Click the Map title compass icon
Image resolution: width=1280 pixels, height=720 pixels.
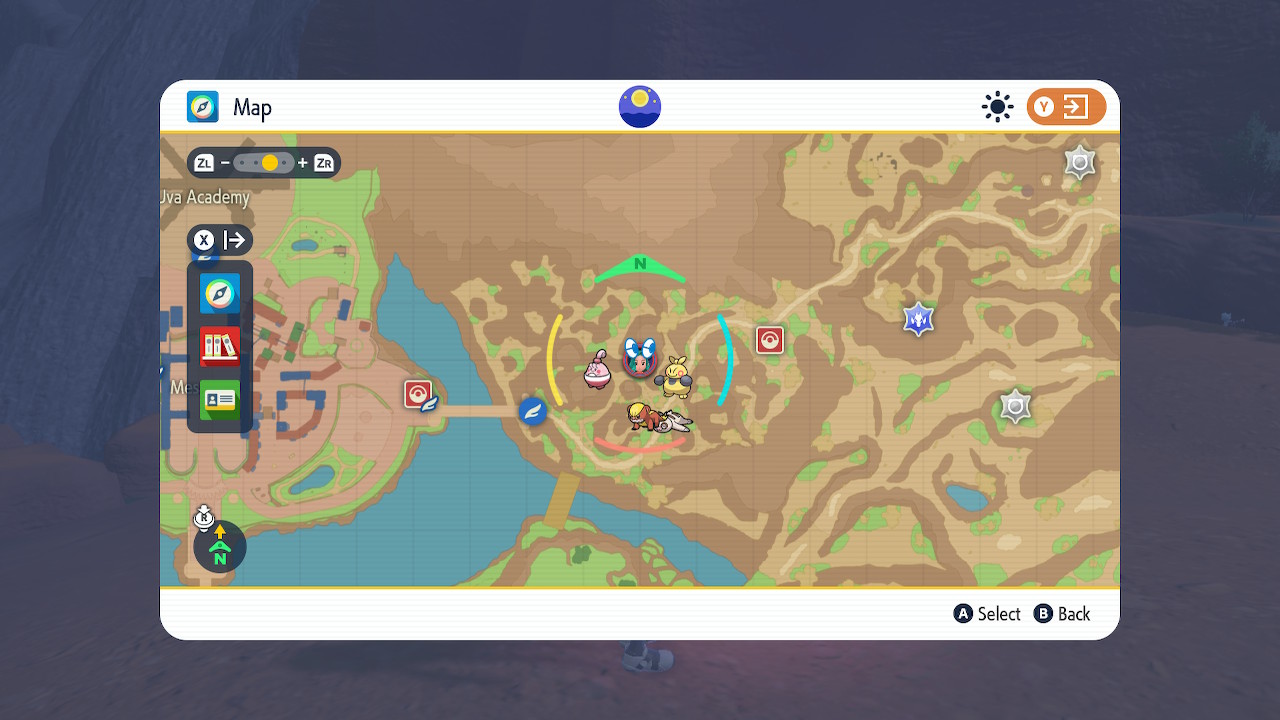tap(203, 107)
